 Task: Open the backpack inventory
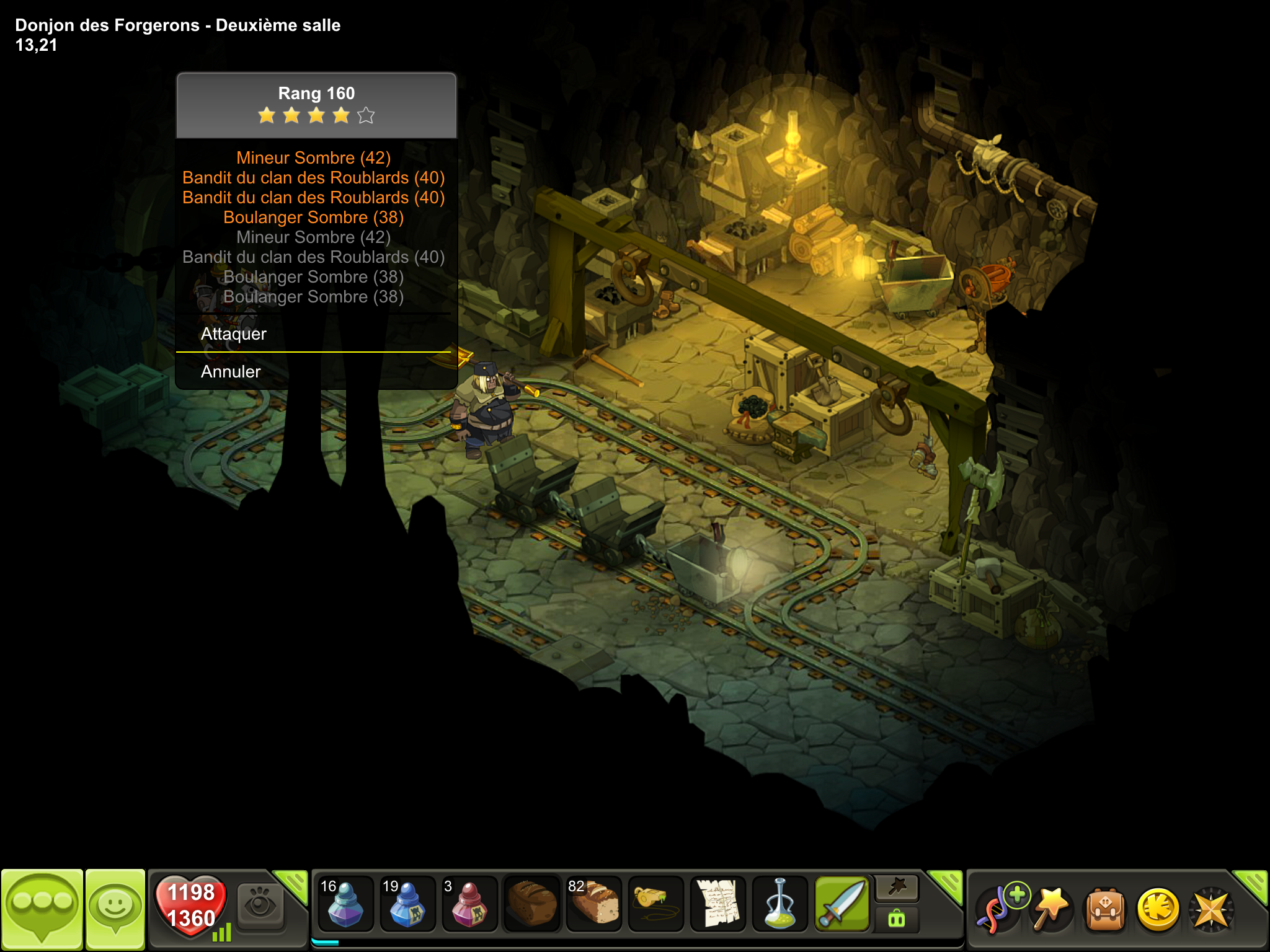pos(1105,909)
